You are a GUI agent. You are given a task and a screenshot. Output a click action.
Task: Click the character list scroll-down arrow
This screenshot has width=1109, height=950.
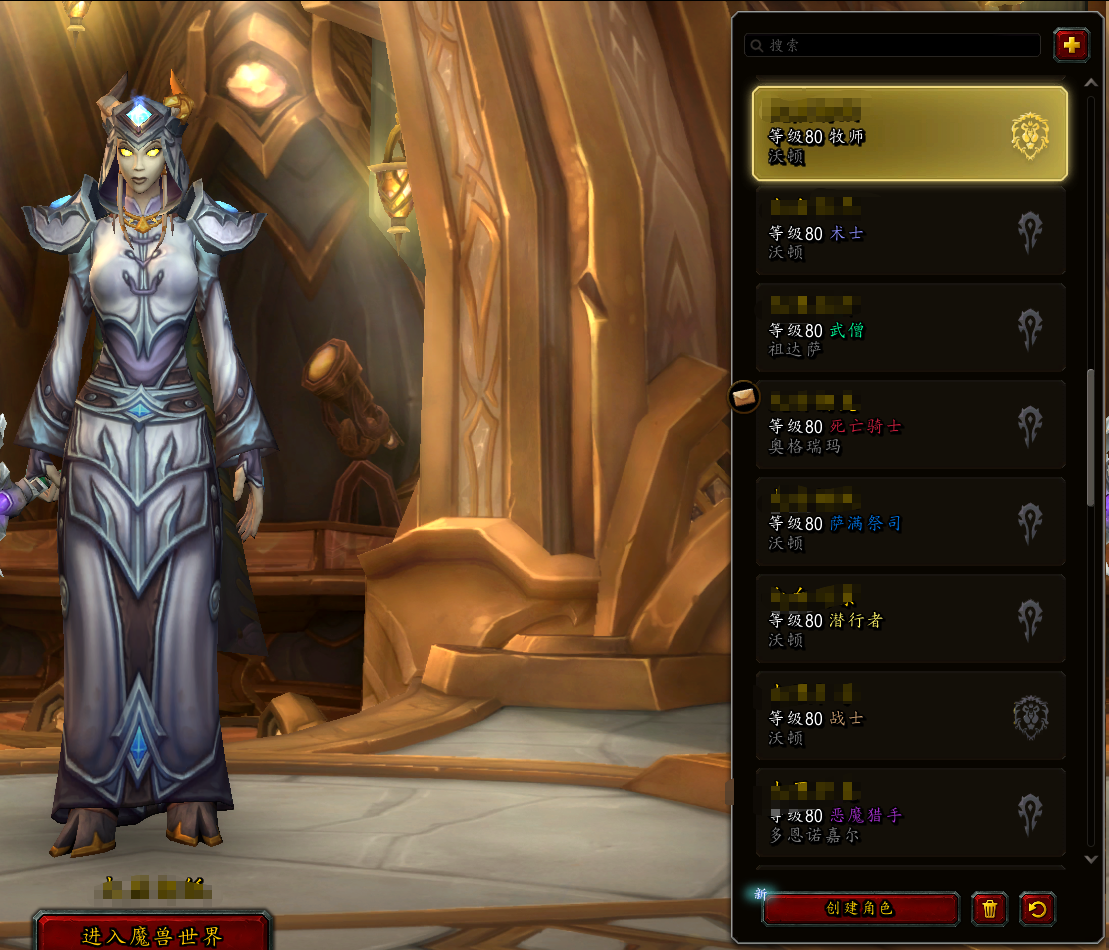coord(1091,858)
